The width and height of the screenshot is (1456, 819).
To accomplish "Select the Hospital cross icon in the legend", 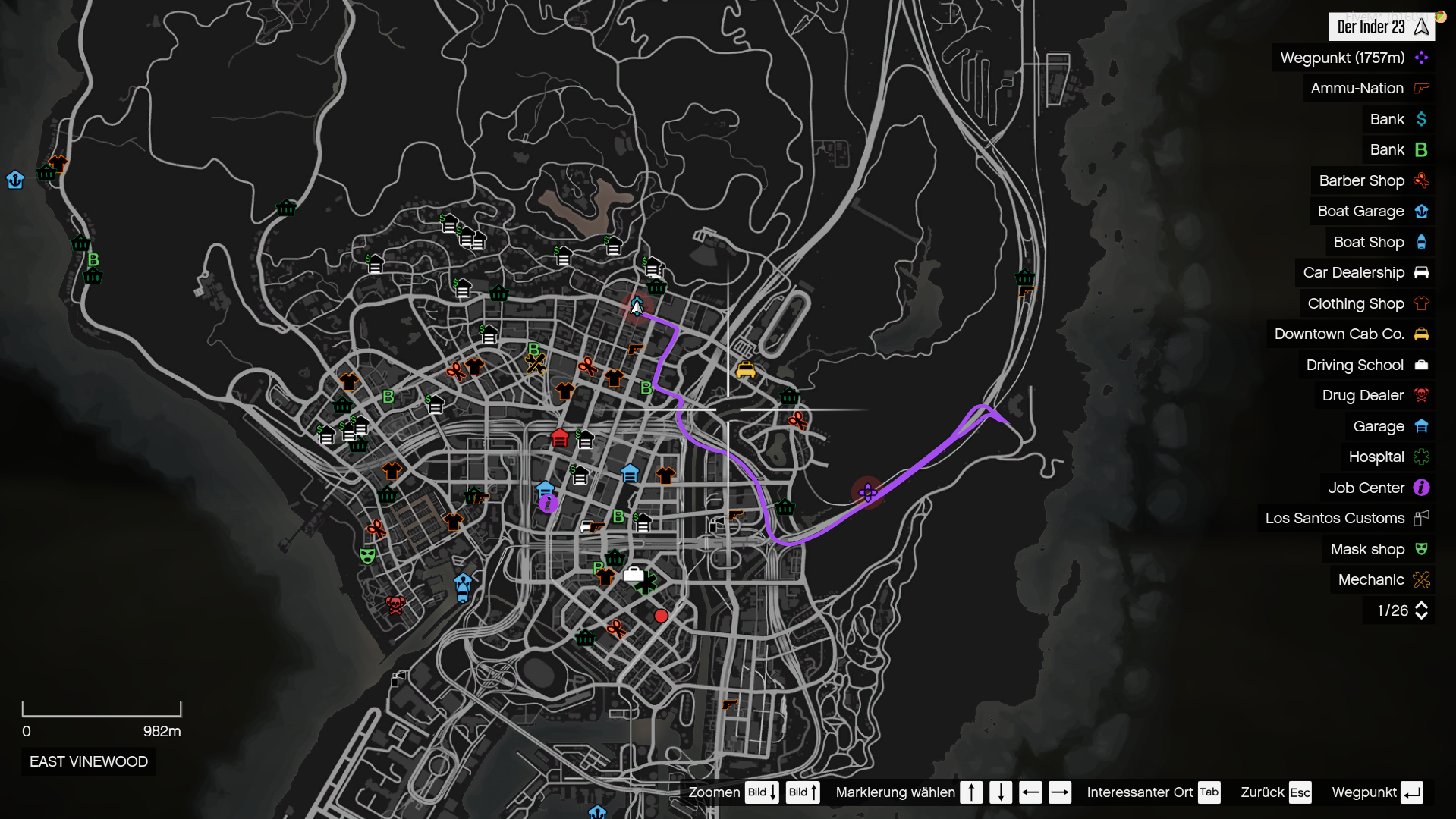I will [x=1421, y=457].
